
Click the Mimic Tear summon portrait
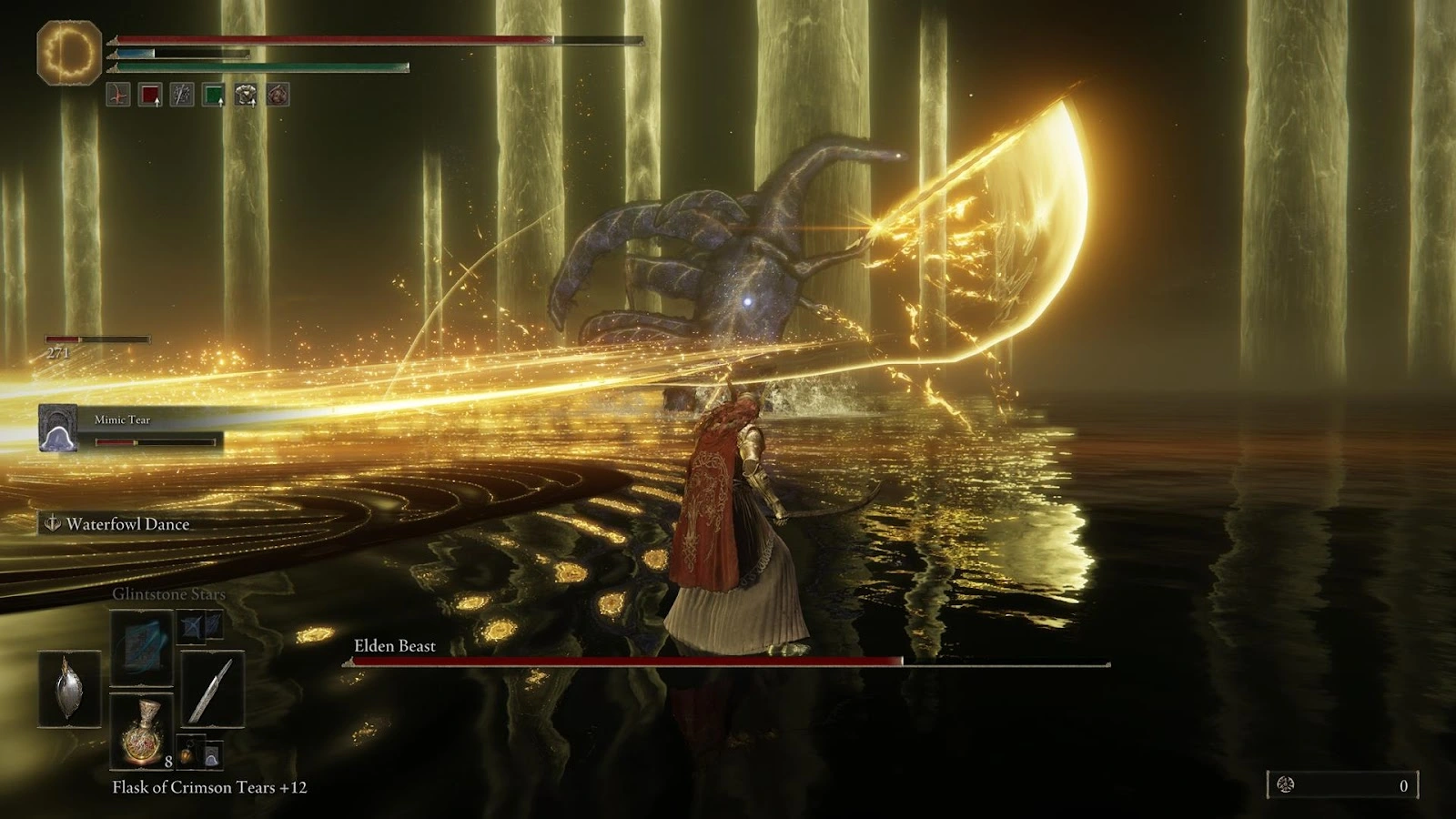point(57,428)
